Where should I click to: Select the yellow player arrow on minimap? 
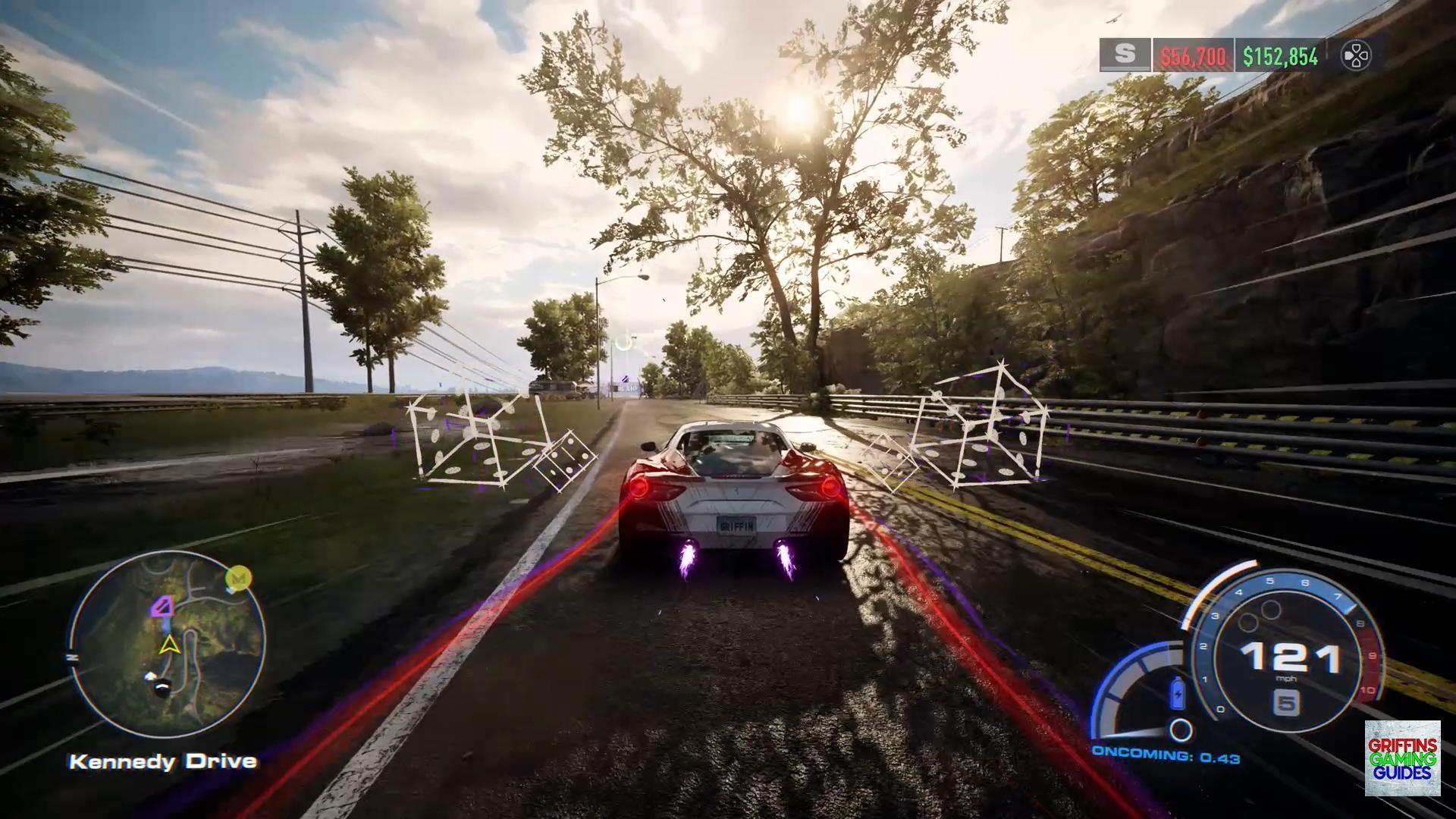(x=168, y=645)
